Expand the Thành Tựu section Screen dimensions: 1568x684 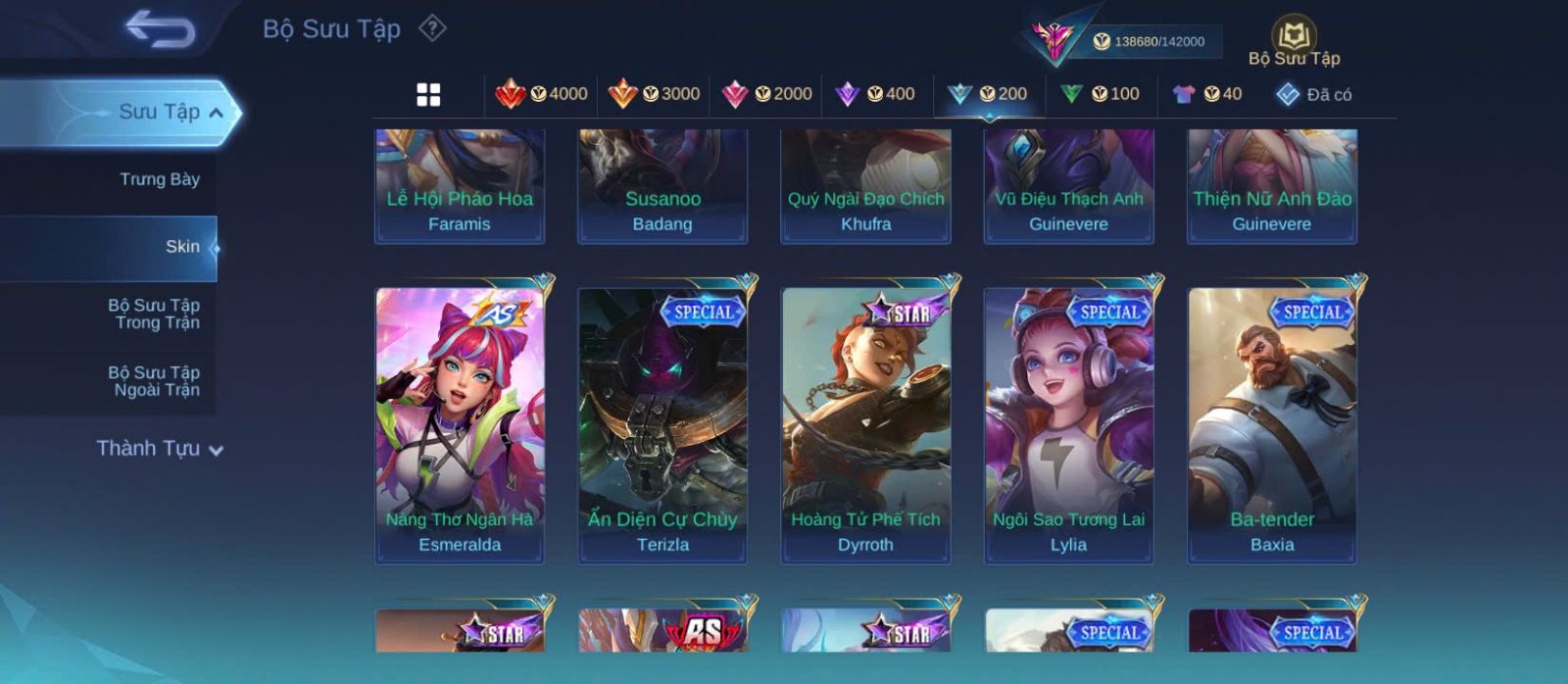pyautogui.click(x=160, y=449)
